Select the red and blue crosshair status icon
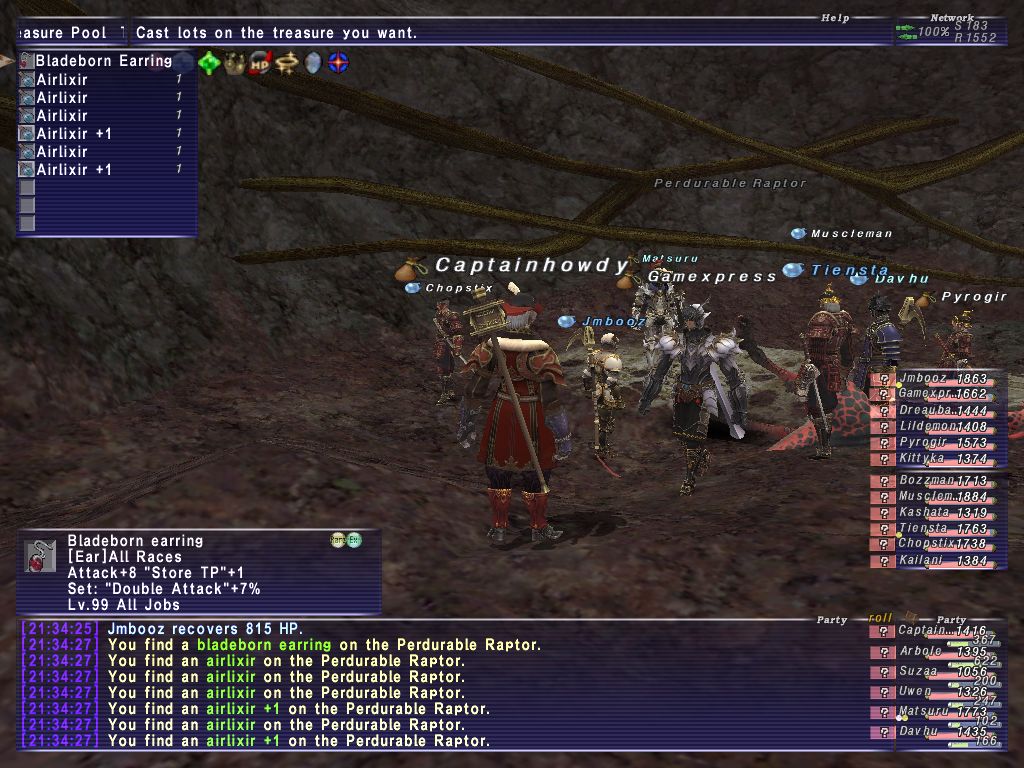This screenshot has width=1024, height=768. pos(339,63)
